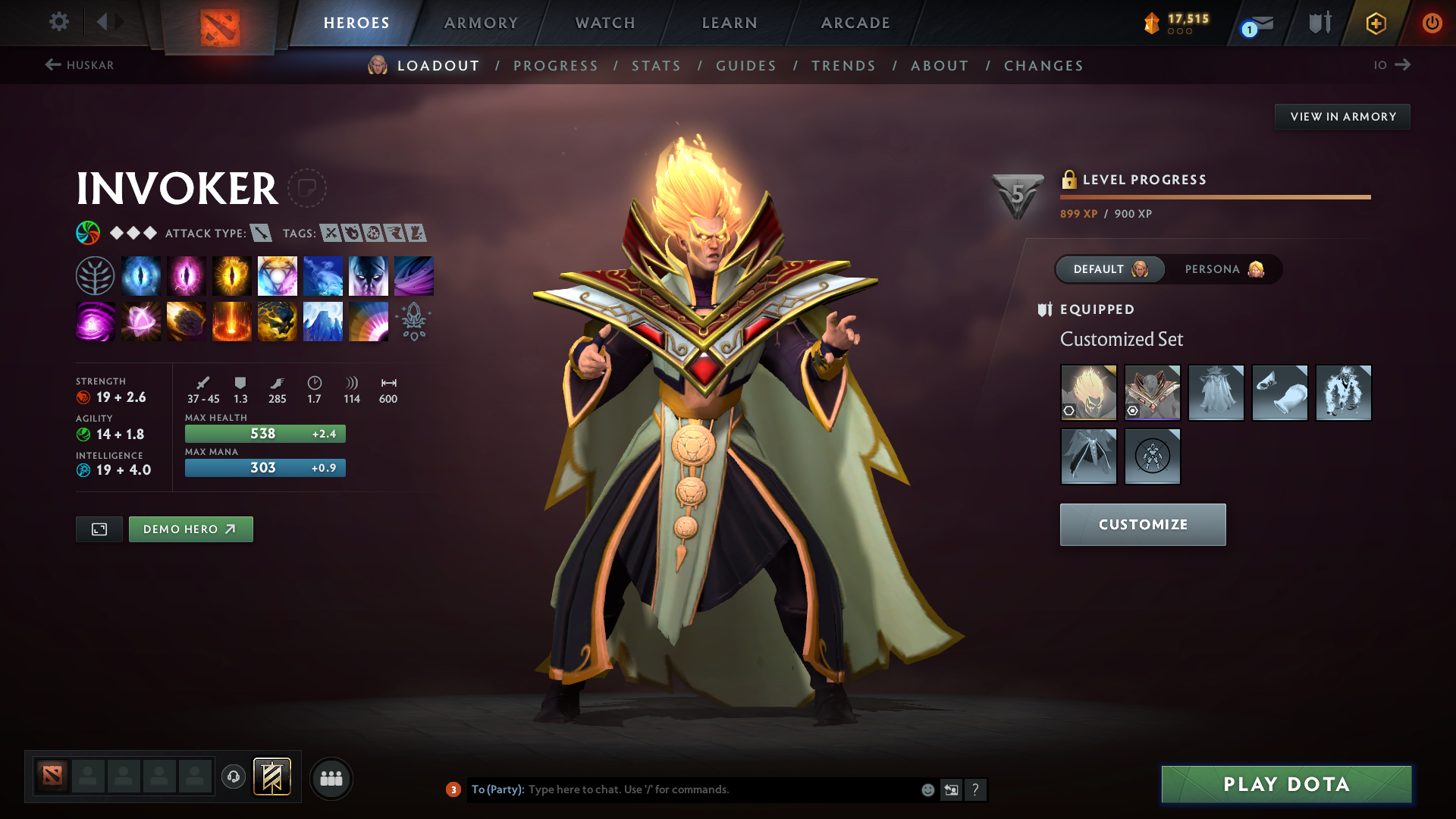The image size is (1456, 819).
Task: Switch to the STATS tab
Action: click(656, 66)
